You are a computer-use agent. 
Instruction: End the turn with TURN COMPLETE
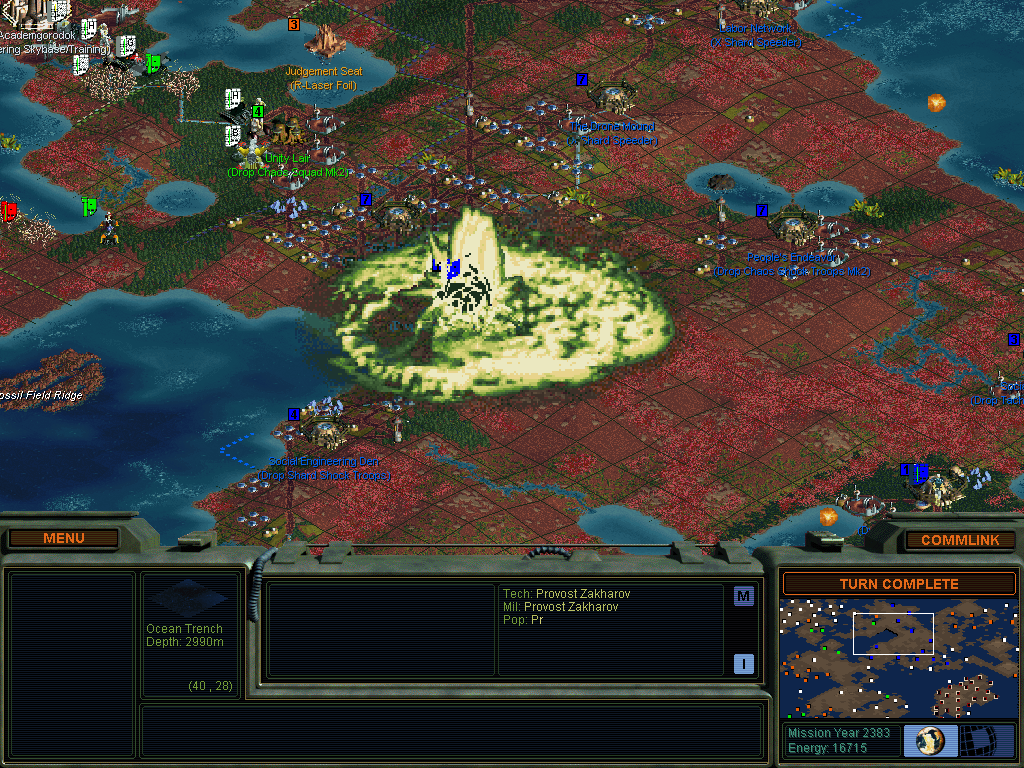[x=899, y=584]
